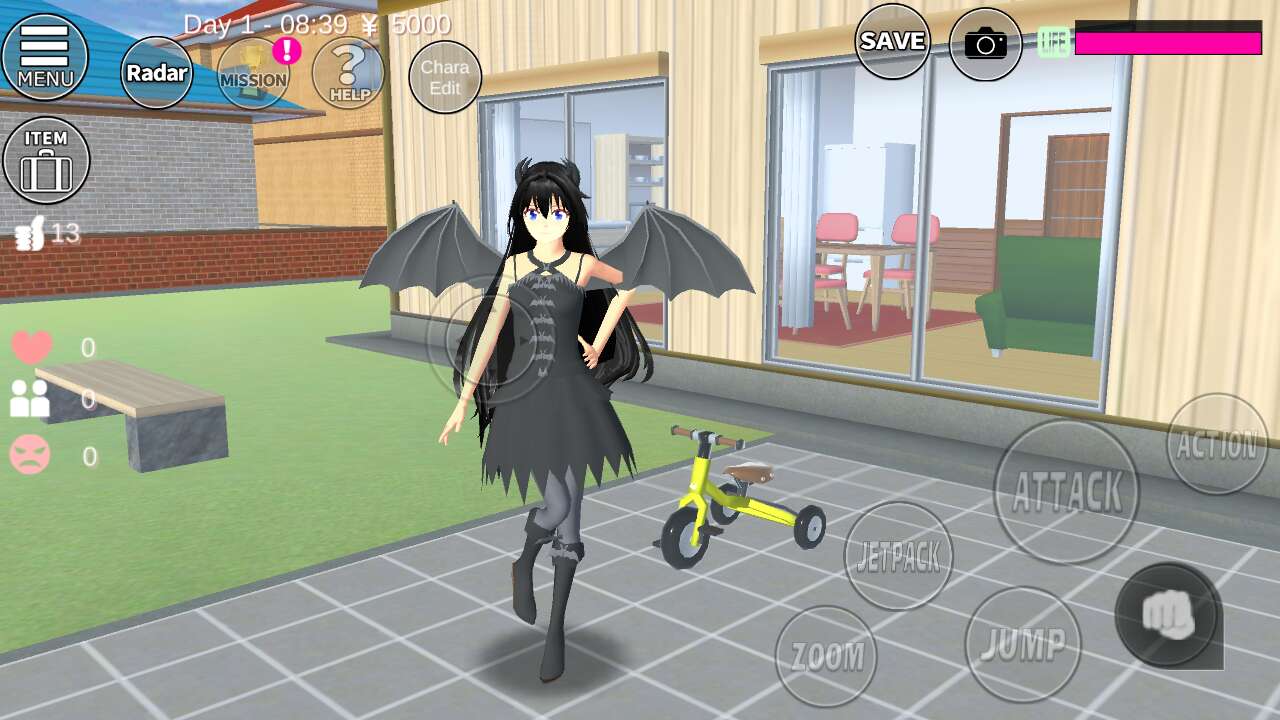Toggle the Radar button
Screen dimensions: 1280x720
157,73
